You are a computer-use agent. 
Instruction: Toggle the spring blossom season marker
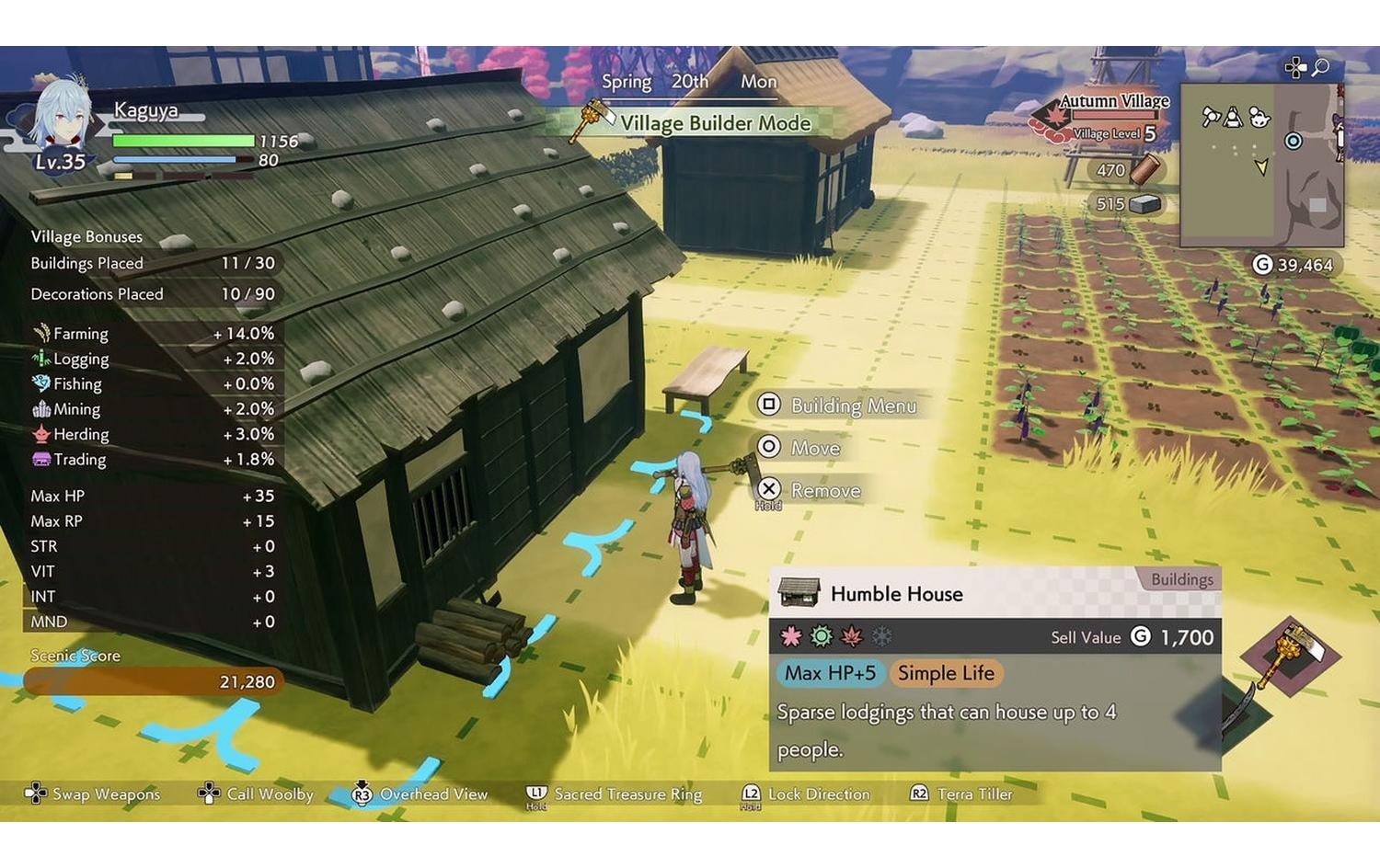pyautogui.click(x=791, y=636)
